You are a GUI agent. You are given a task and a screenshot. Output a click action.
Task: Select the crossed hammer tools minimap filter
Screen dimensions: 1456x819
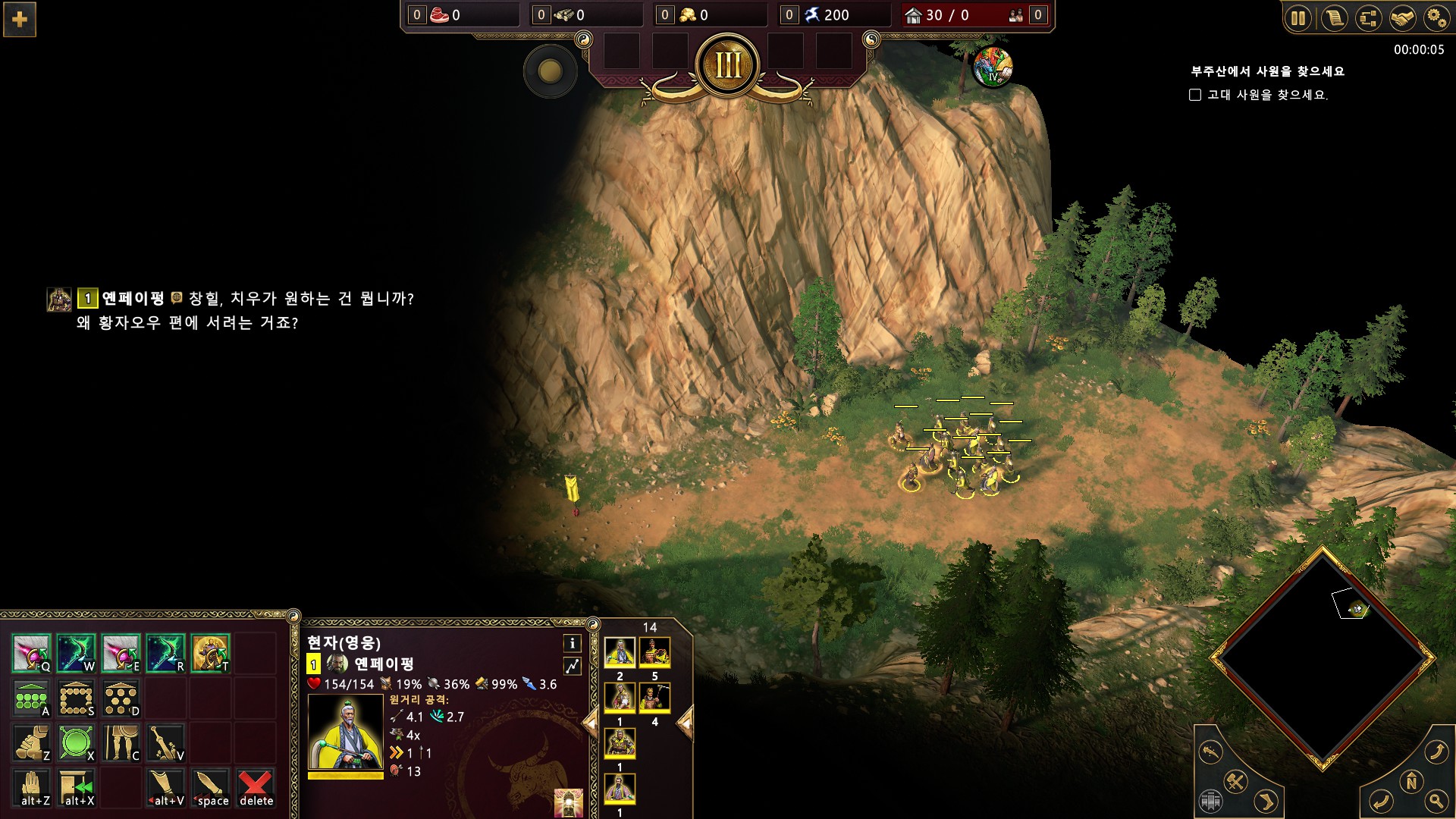pos(1235,781)
